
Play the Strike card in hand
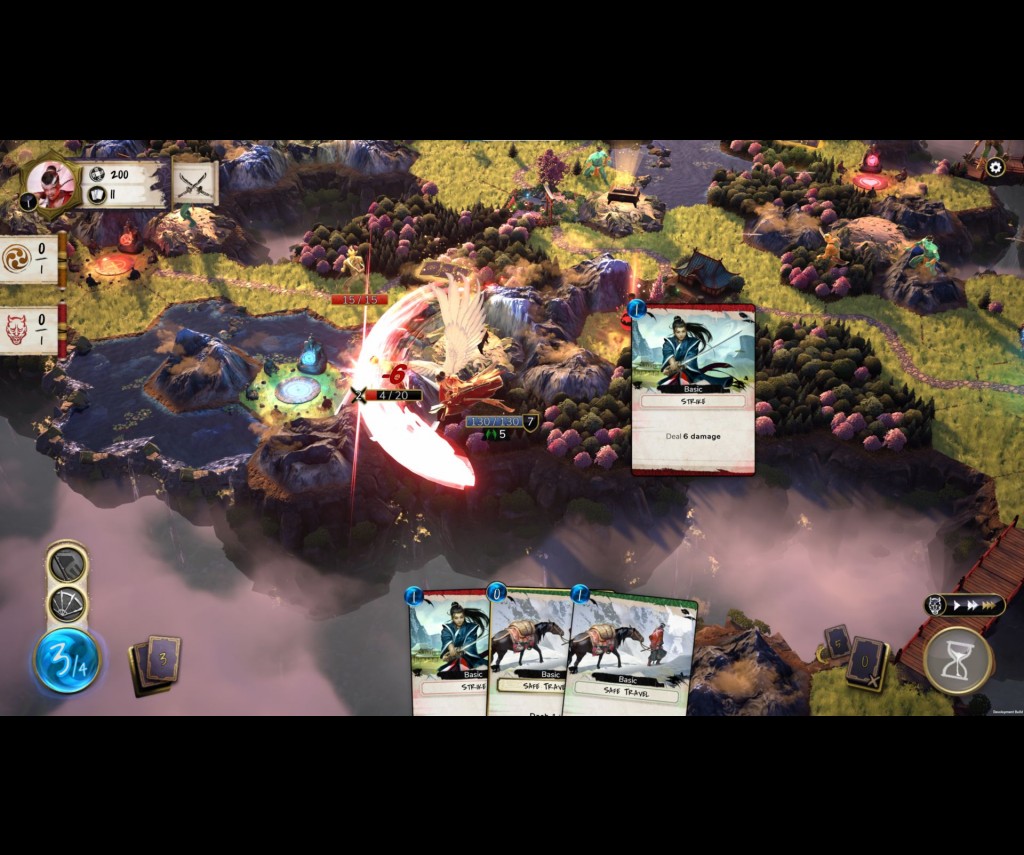tap(448, 655)
